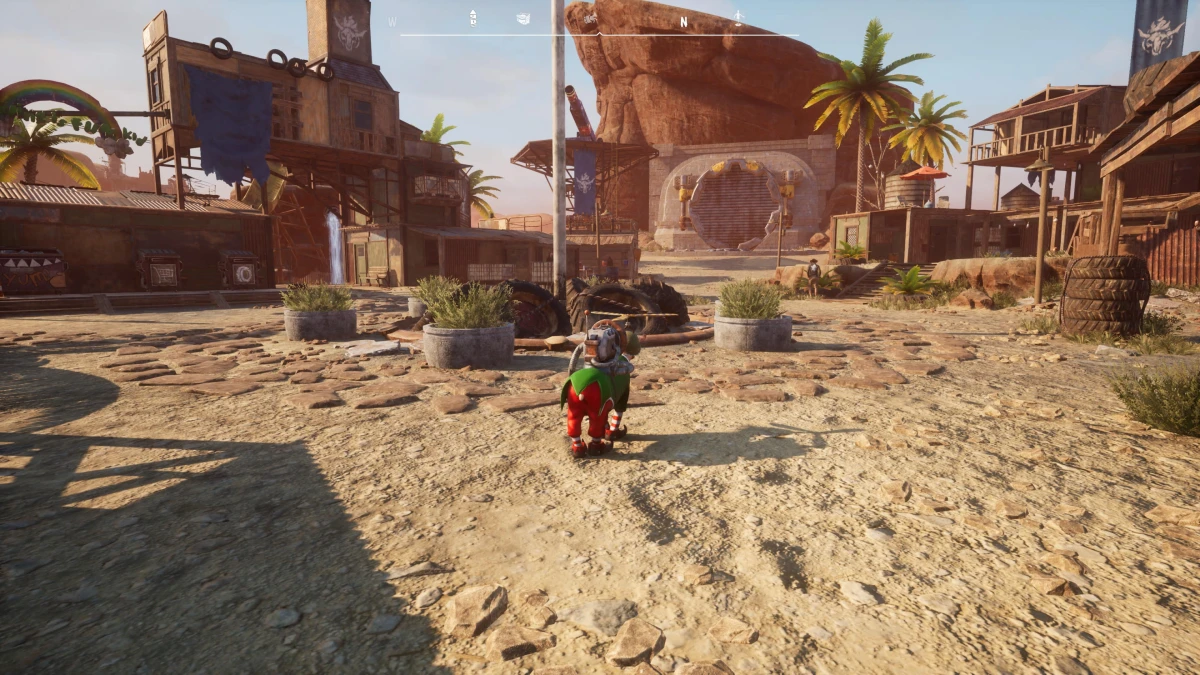
Task: Click the up-down arrow compass marker
Action: point(473,17)
